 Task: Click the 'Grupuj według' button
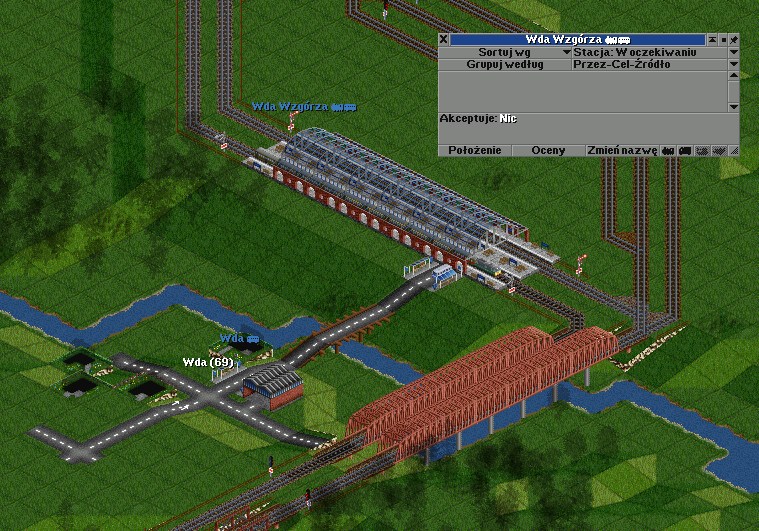pos(504,64)
